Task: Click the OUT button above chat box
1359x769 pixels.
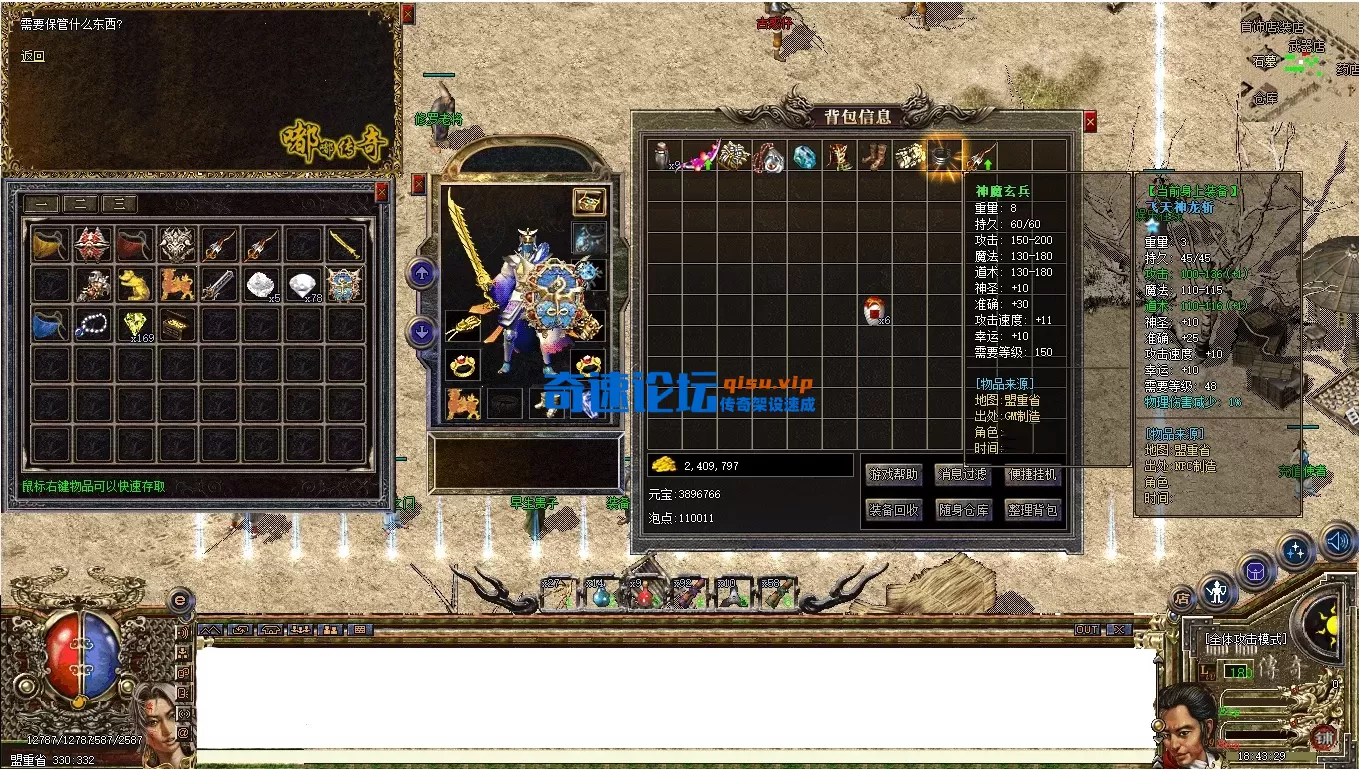Action: tap(1087, 630)
